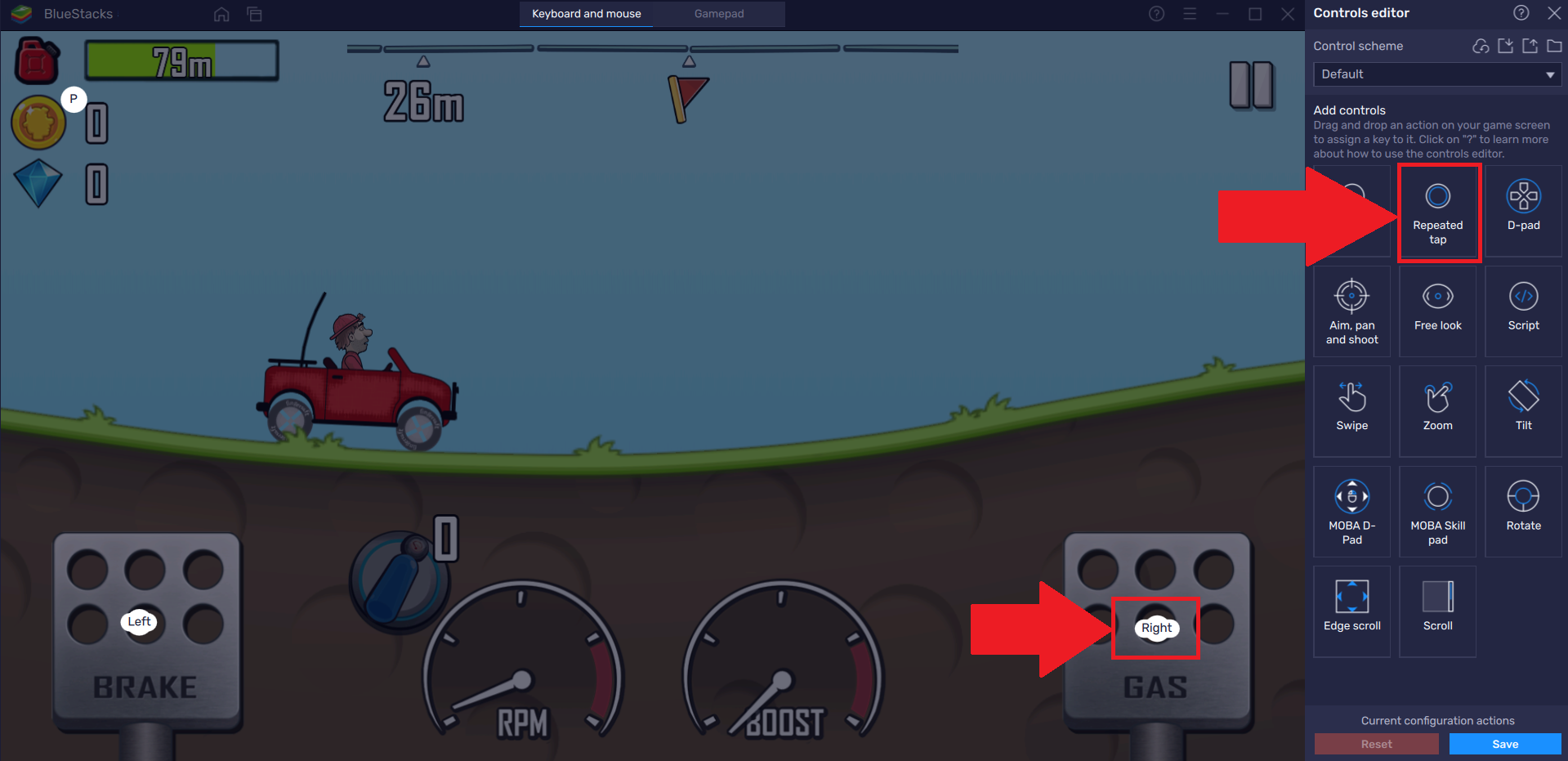
Task: Add a Swipe control
Action: 1351,409
